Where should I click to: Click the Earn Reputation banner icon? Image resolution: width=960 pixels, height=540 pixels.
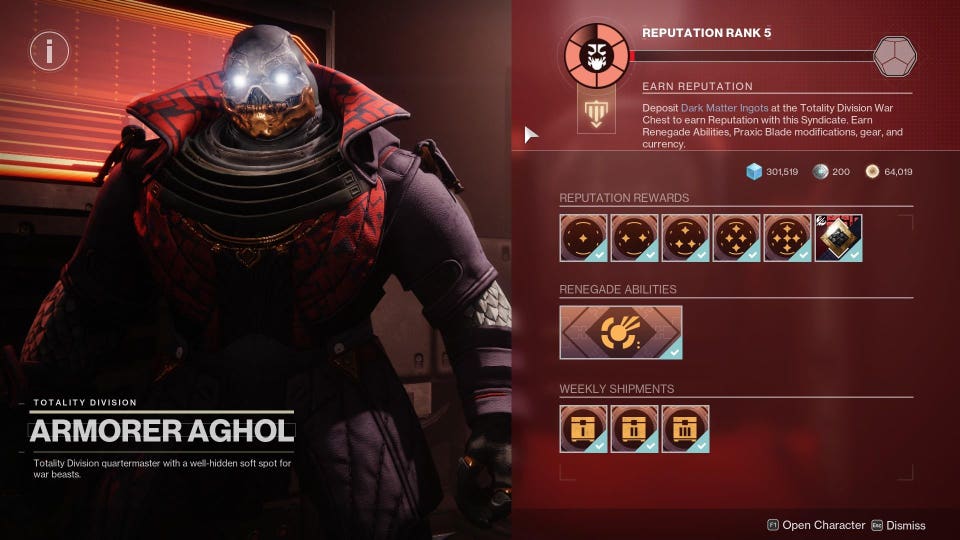point(597,114)
